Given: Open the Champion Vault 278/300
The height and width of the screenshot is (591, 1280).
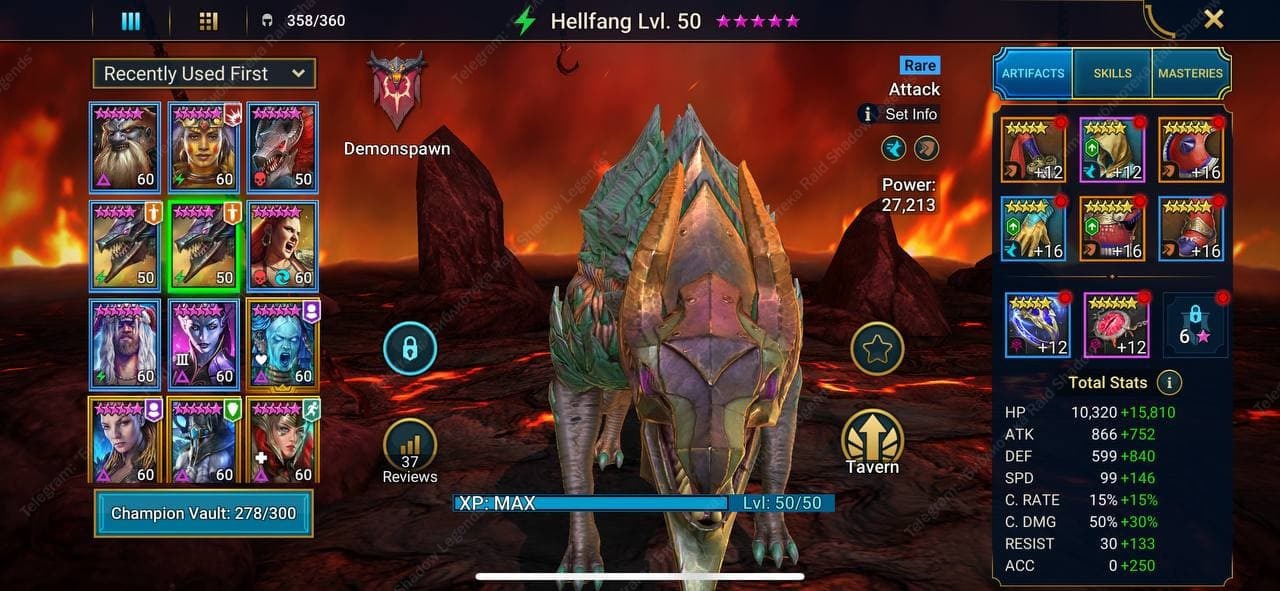Looking at the screenshot, I should [x=204, y=513].
